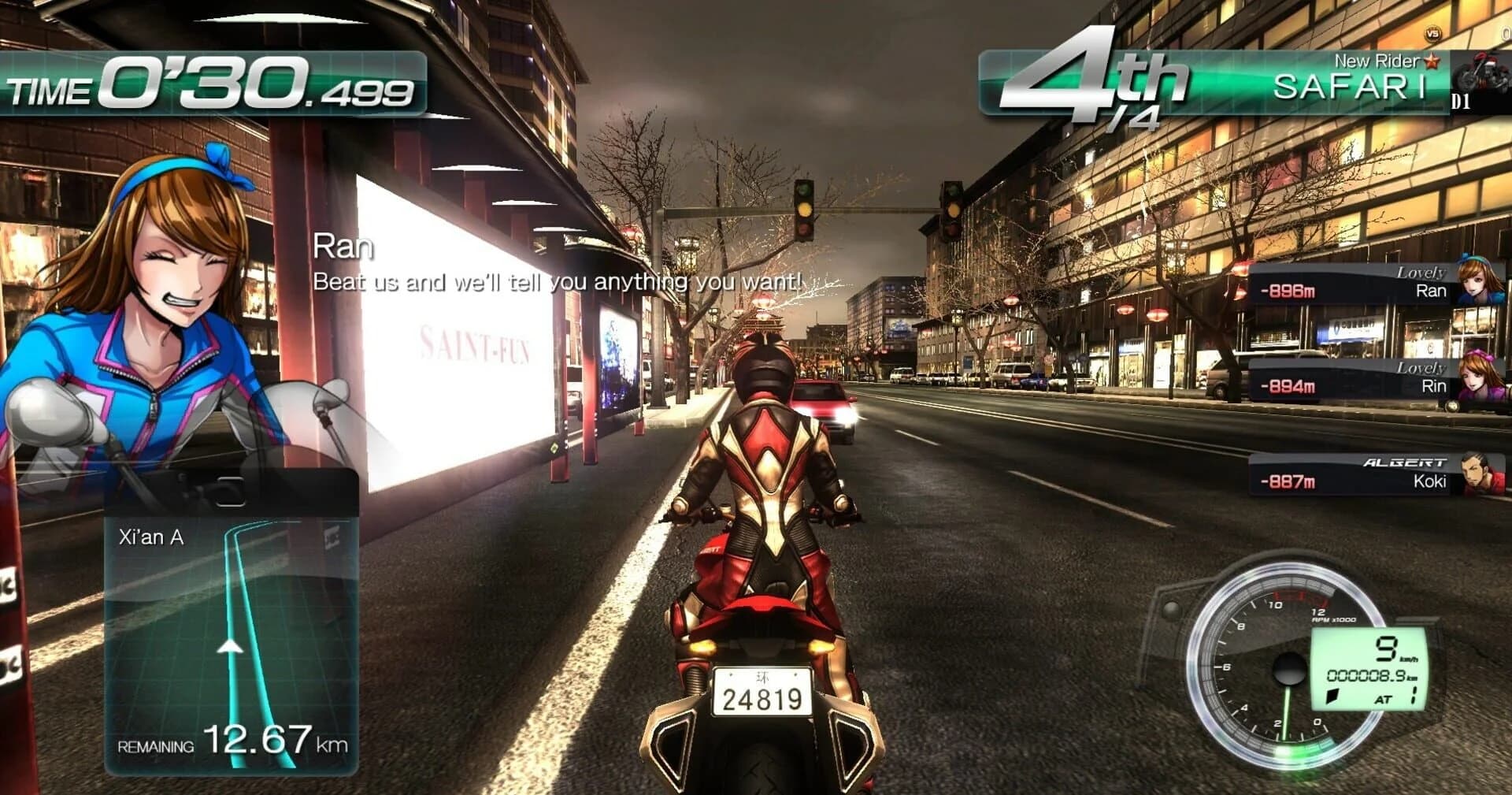Expand the D1 rider details panel

tap(1462, 102)
